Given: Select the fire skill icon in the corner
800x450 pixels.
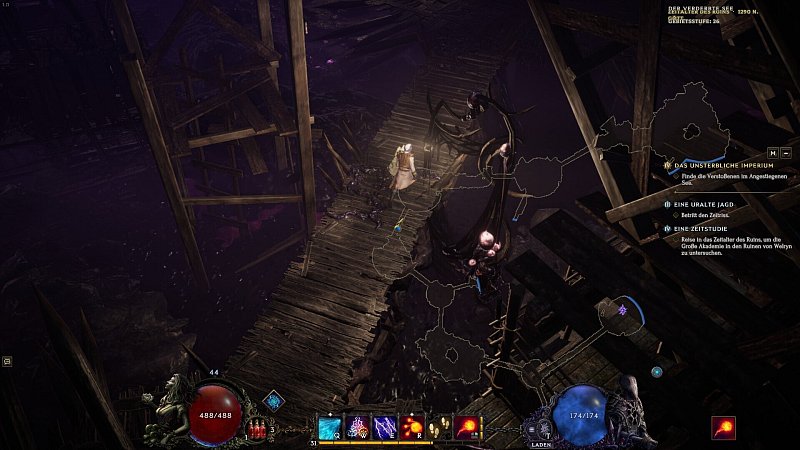Looking at the screenshot, I should [723, 428].
